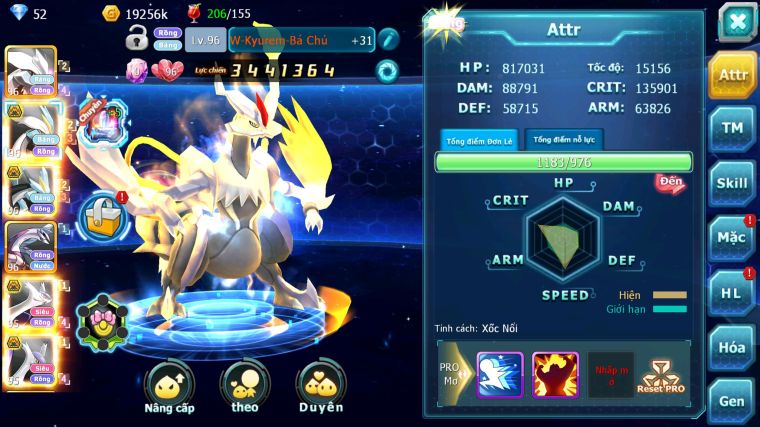Open the theo follower button

click(x=245, y=387)
